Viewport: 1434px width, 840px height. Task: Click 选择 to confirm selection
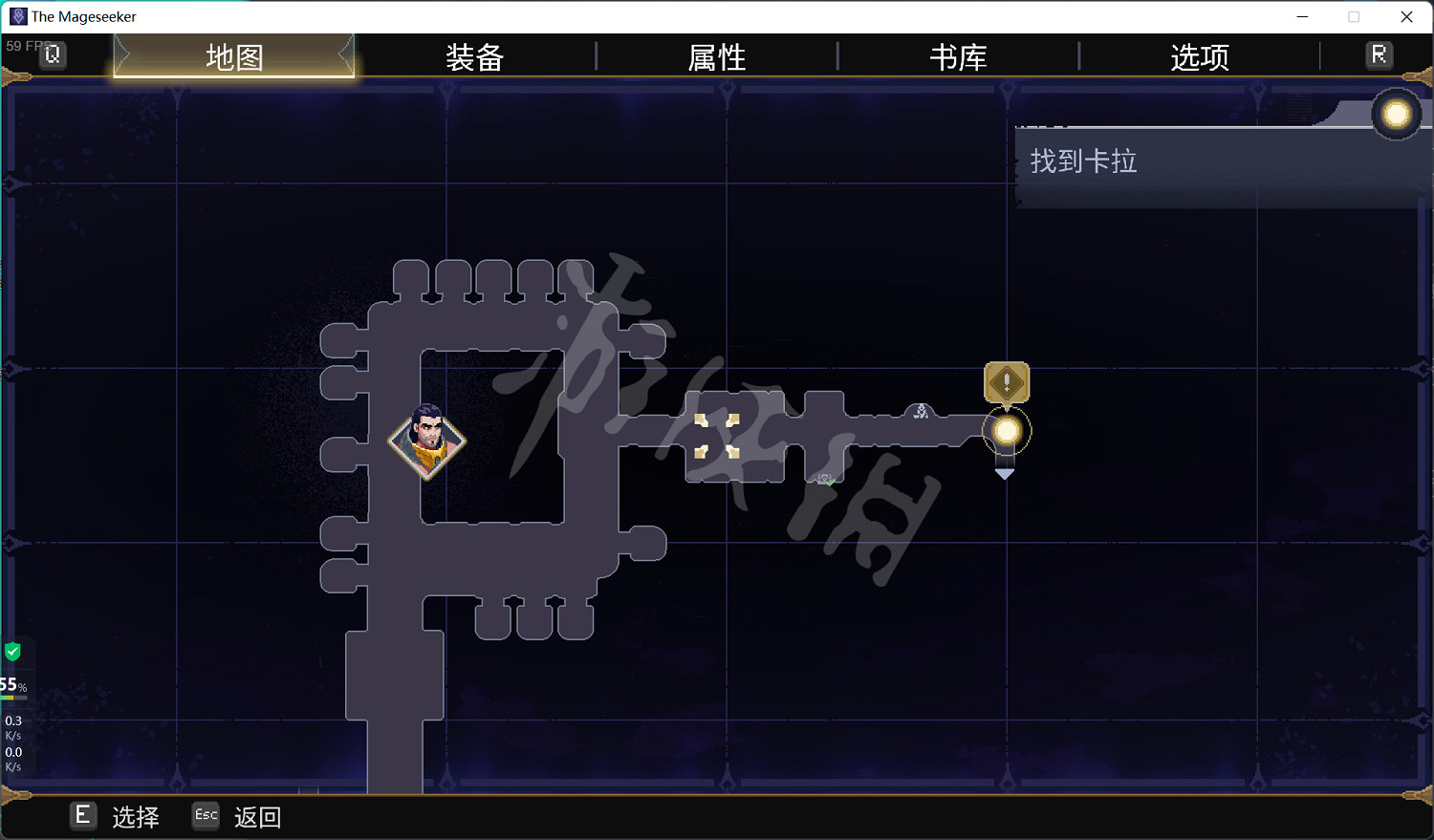(137, 817)
